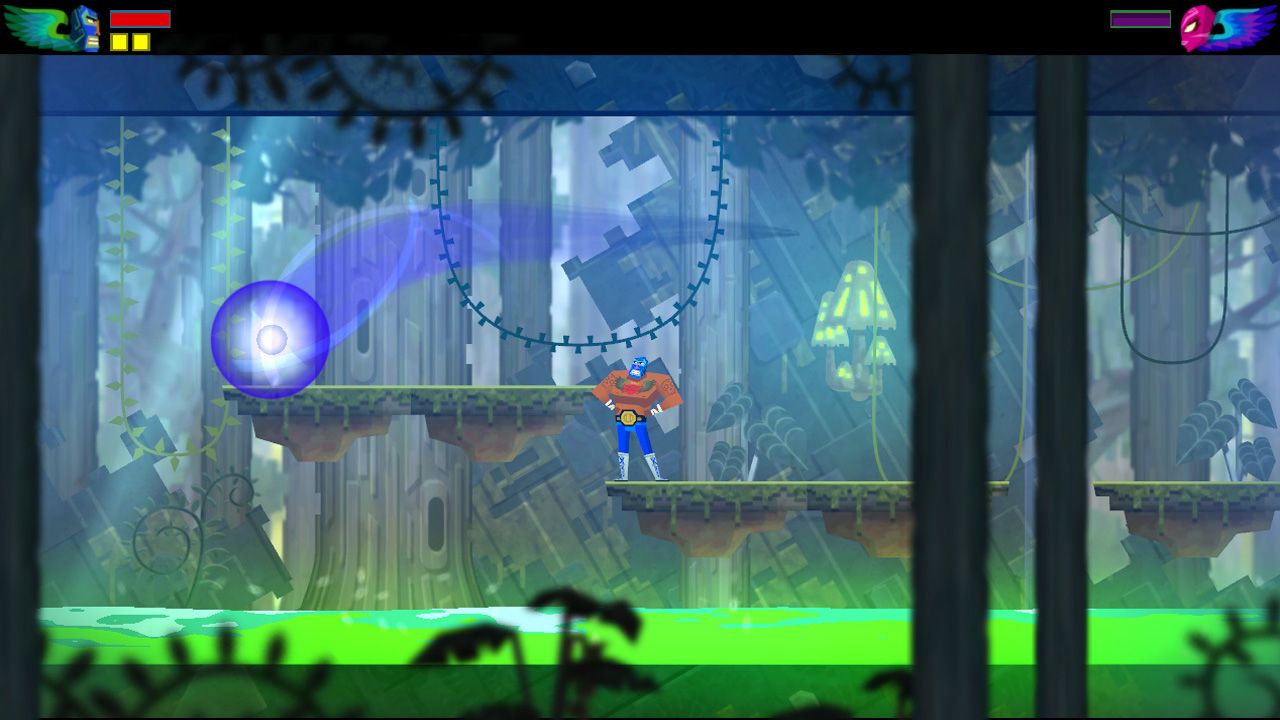The width and height of the screenshot is (1280, 720).
Task: Click the red health bar
Action: [x=140, y=17]
